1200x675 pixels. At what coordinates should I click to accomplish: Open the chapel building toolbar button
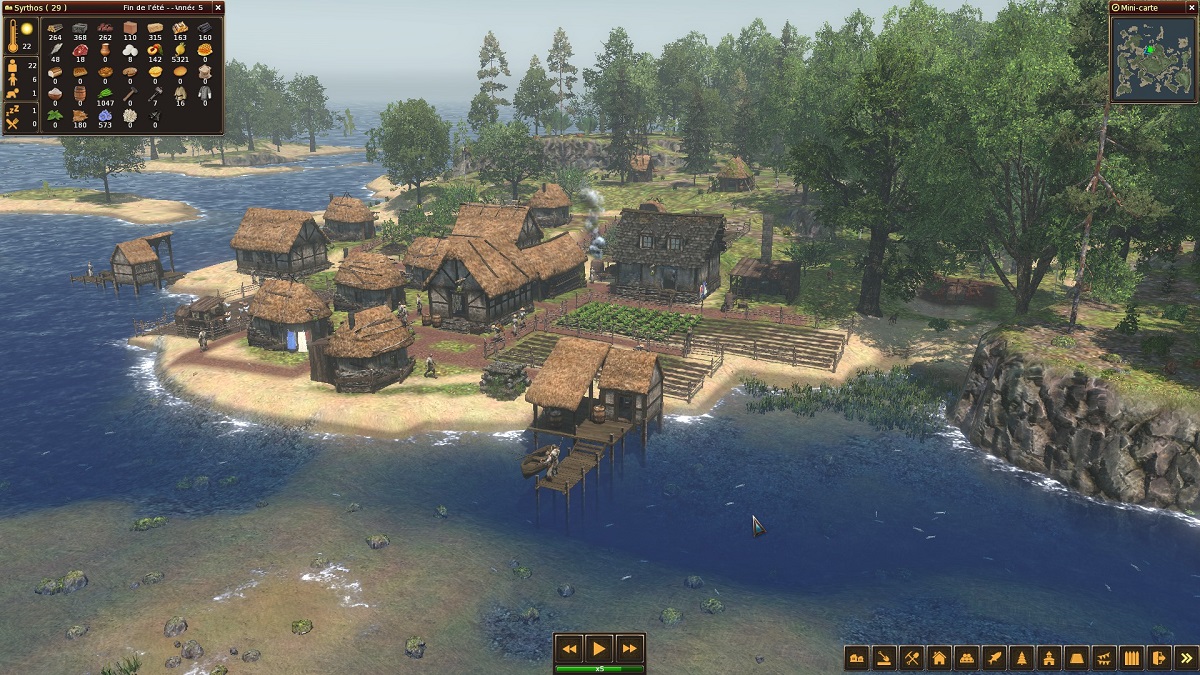[1049, 658]
